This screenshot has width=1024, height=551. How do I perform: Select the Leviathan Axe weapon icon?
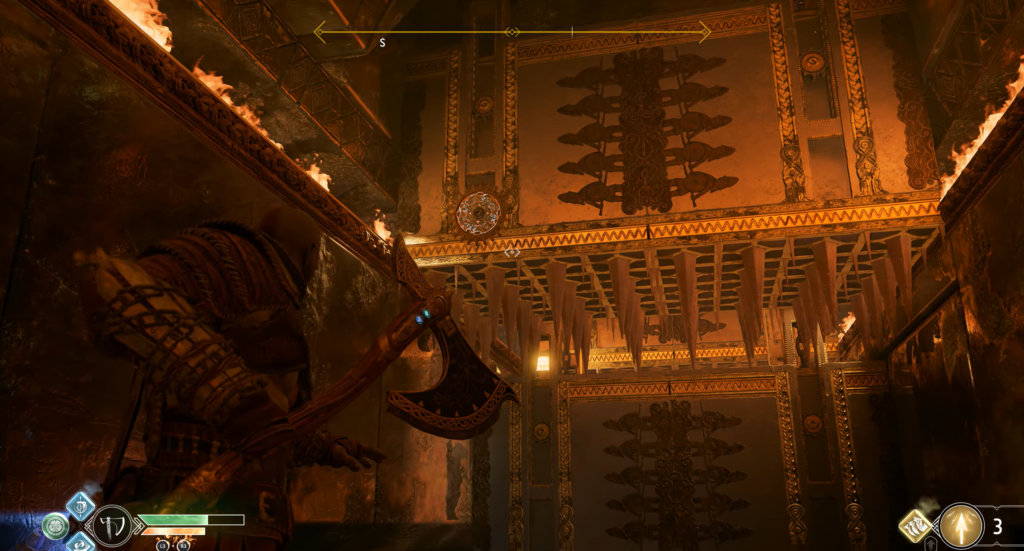[x=112, y=526]
